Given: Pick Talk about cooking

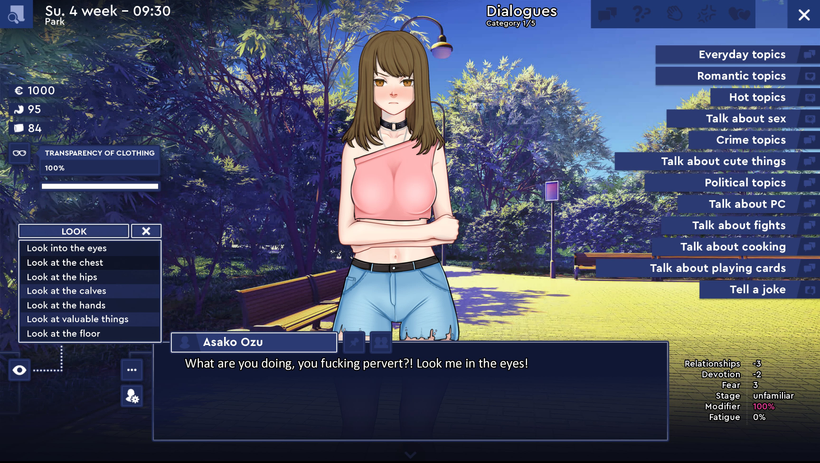Looking at the screenshot, I should (732, 247).
